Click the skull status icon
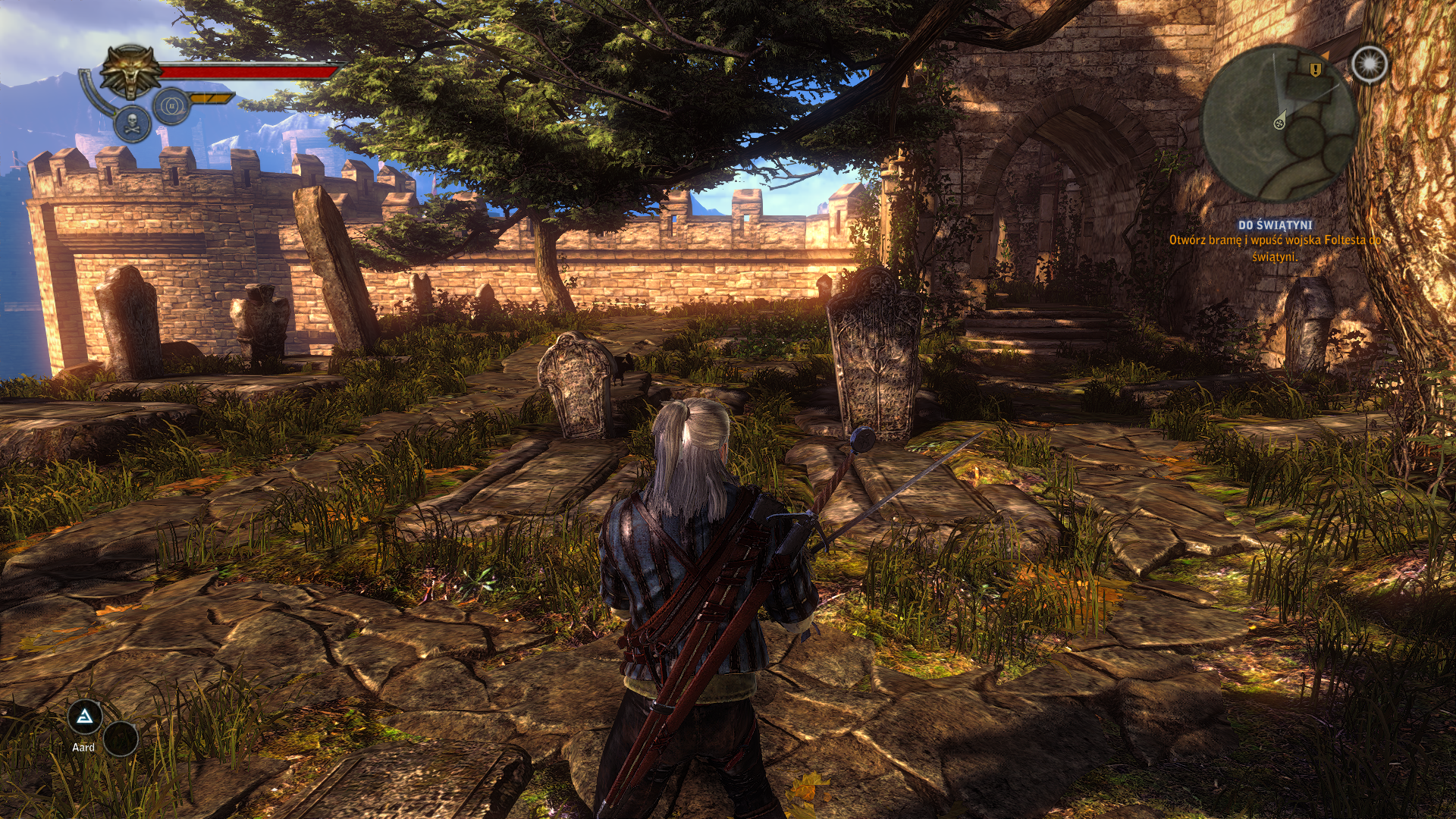The height and width of the screenshot is (819, 1456). (x=133, y=124)
